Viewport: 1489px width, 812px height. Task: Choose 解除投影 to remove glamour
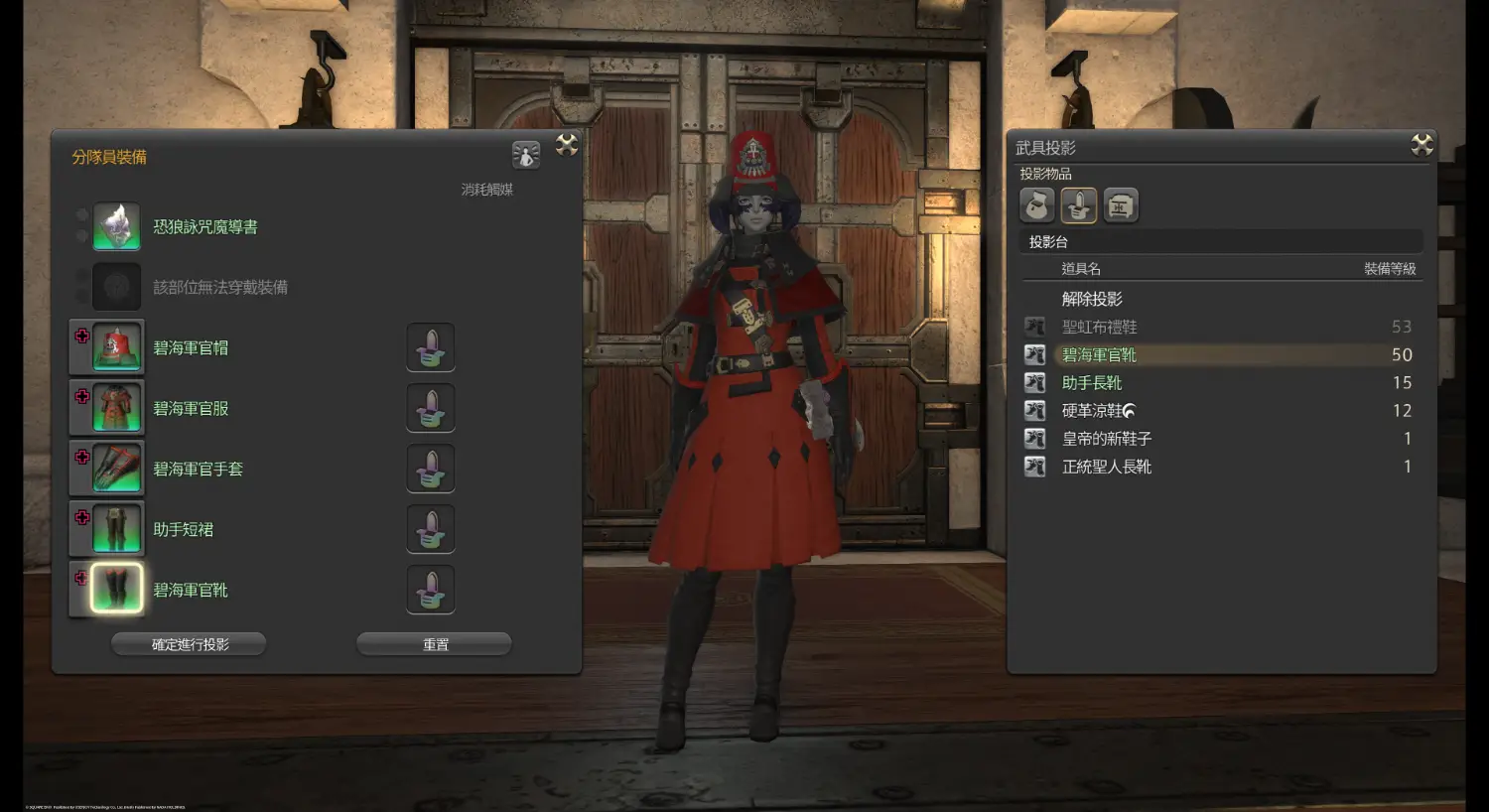pyautogui.click(x=1092, y=299)
